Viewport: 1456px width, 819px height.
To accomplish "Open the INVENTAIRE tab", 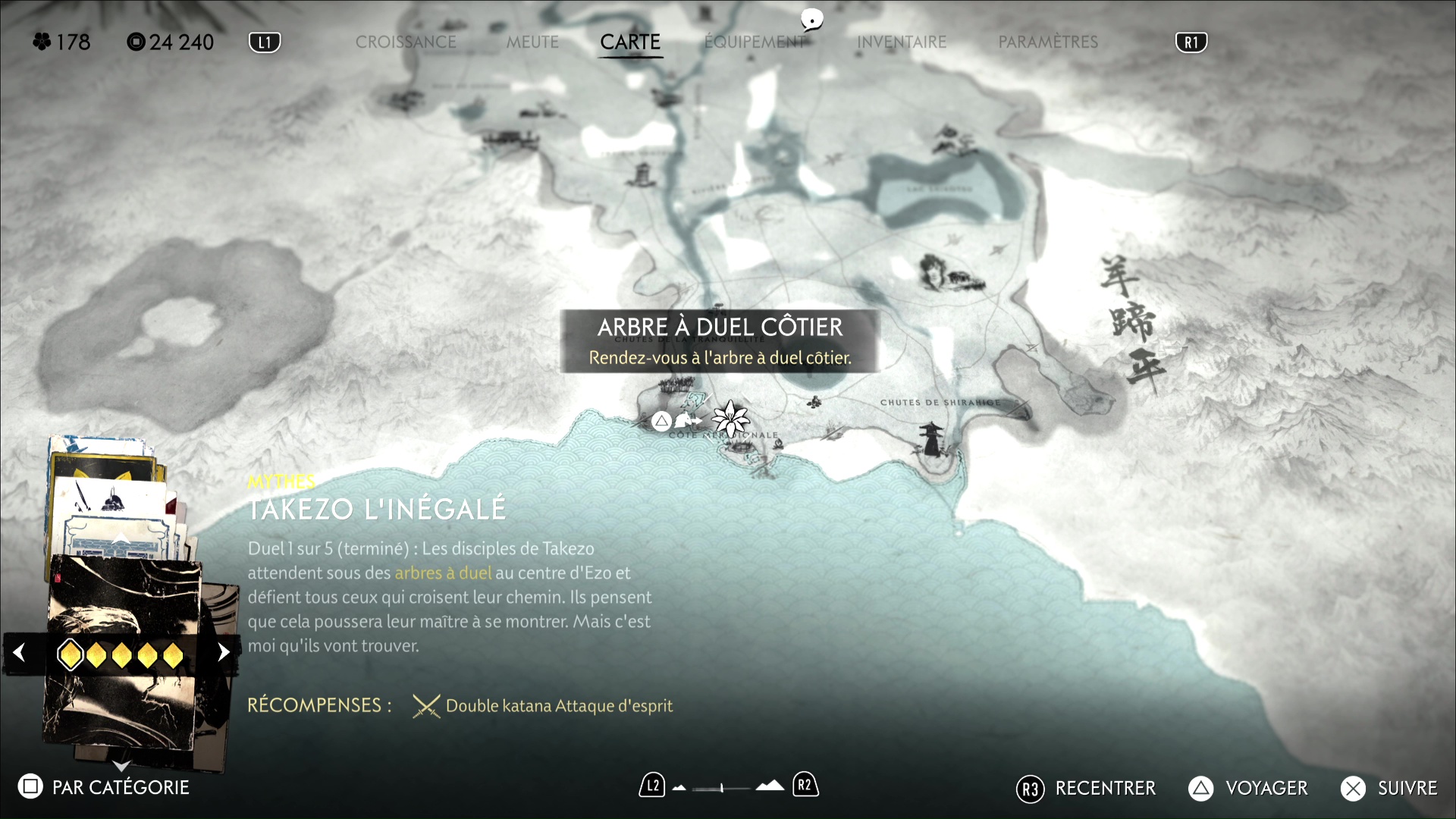I will pos(902,42).
